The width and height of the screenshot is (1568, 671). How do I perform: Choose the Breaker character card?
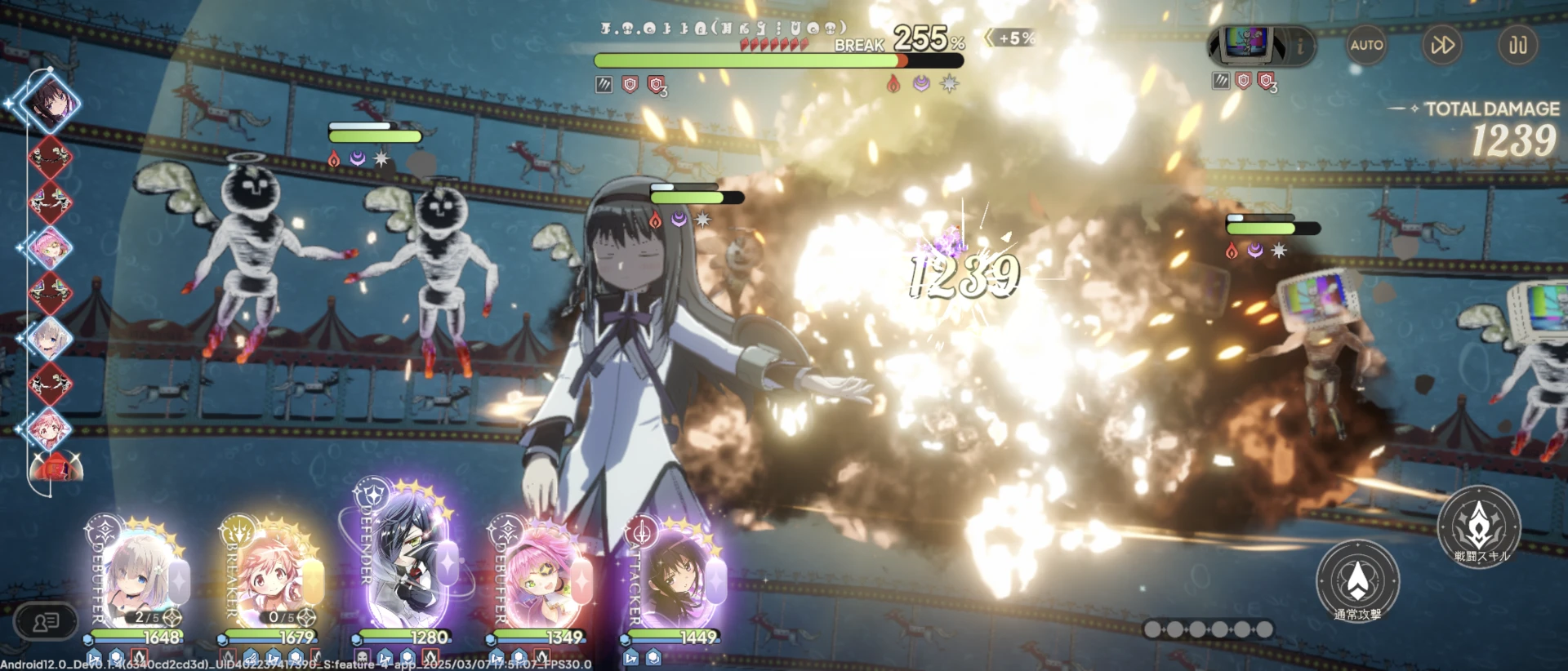click(x=272, y=575)
